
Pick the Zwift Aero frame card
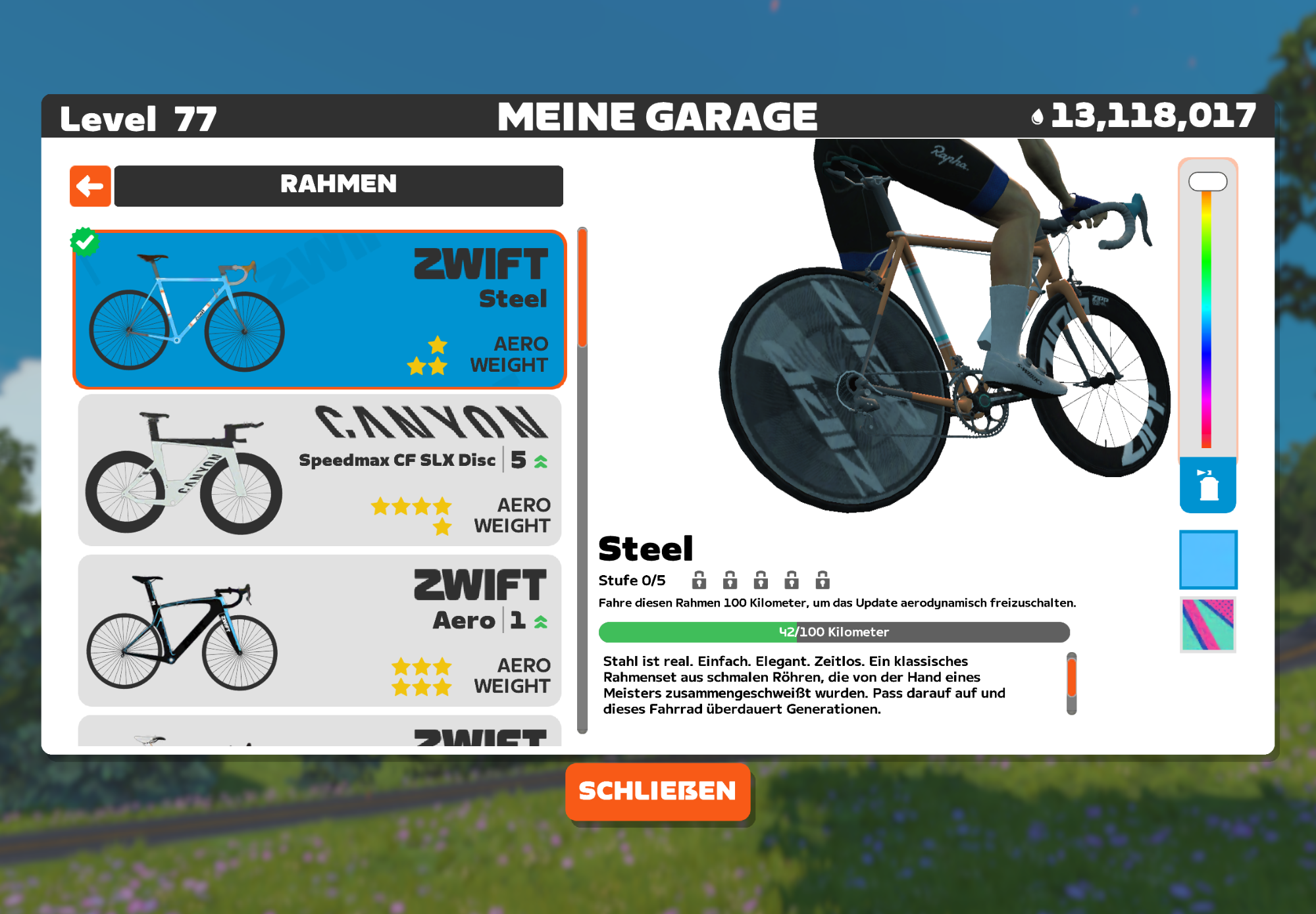click(319, 630)
